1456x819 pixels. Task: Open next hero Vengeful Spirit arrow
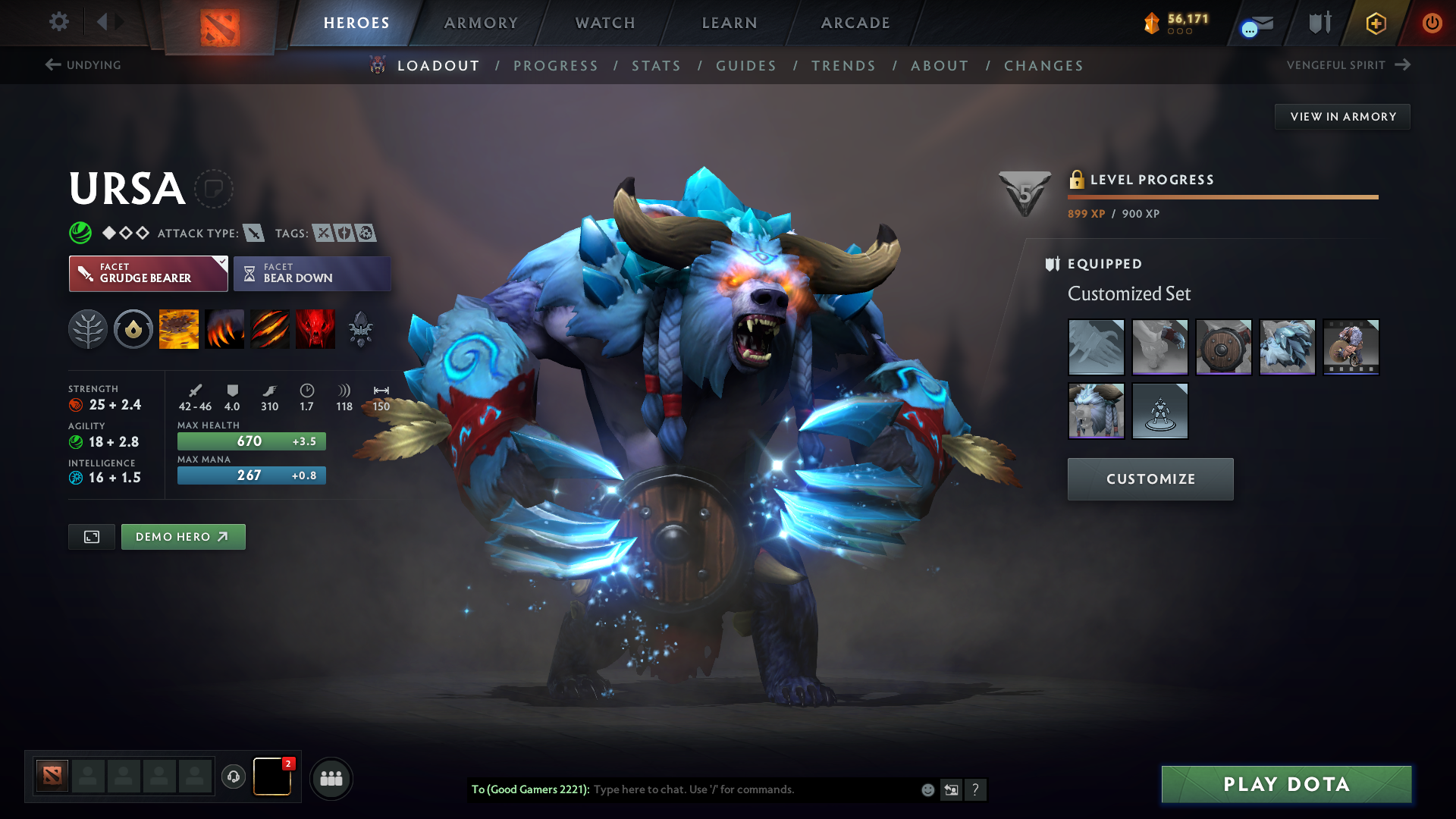click(1404, 64)
